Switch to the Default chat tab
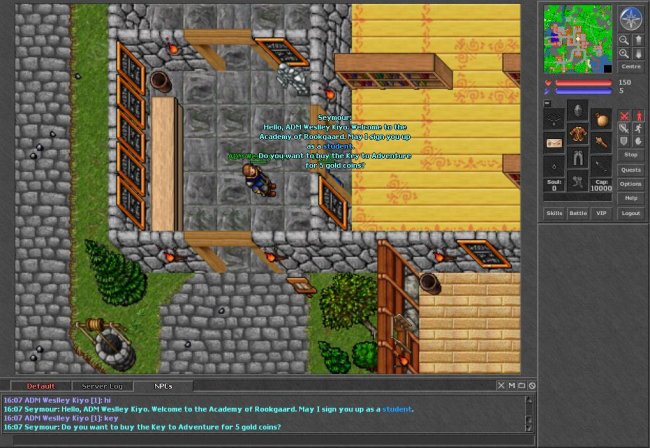 41,385
